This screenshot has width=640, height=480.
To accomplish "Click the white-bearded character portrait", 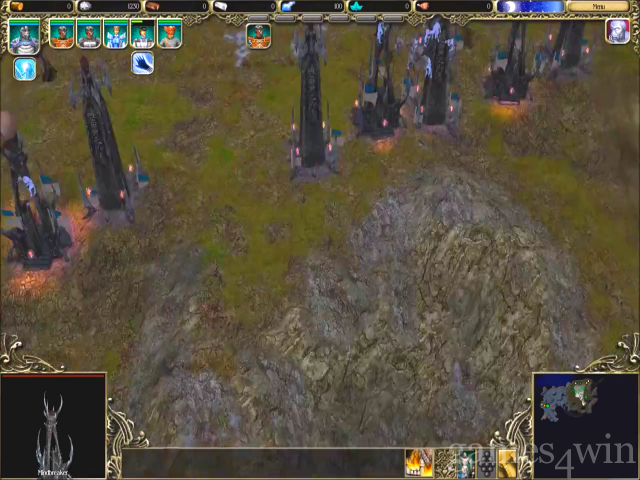I will 617,31.
